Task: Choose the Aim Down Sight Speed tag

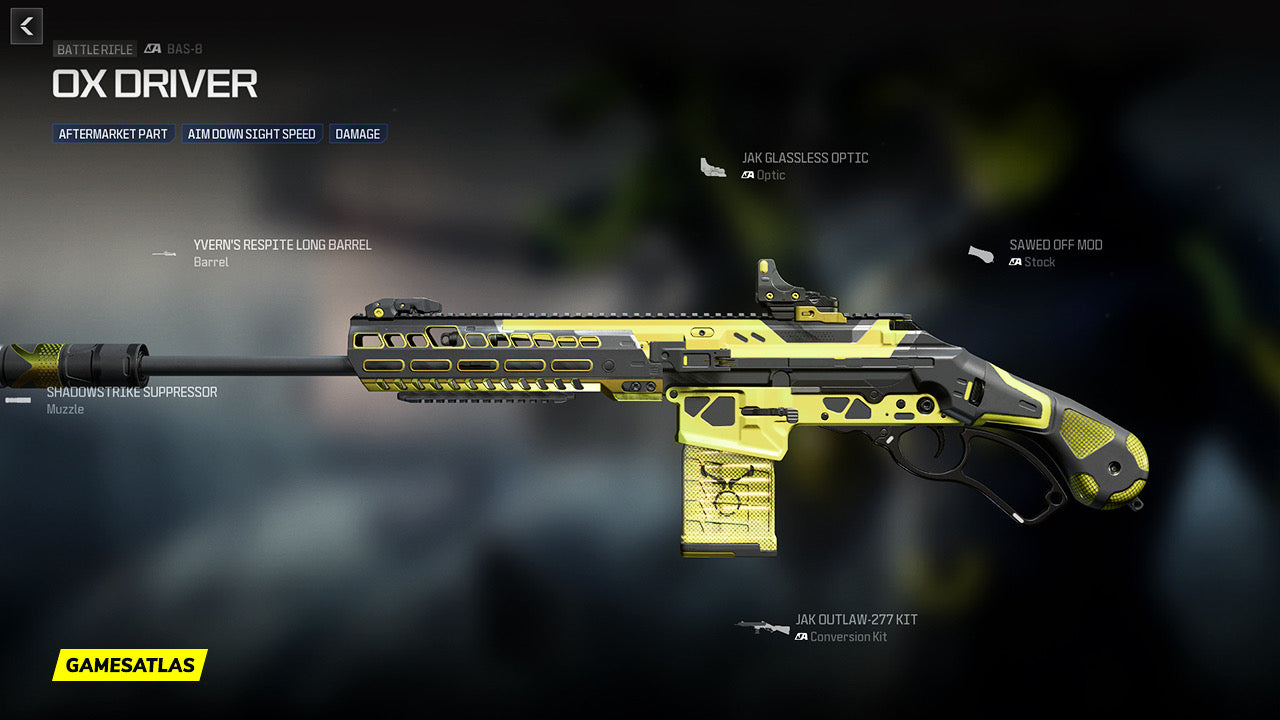Action: pos(252,134)
